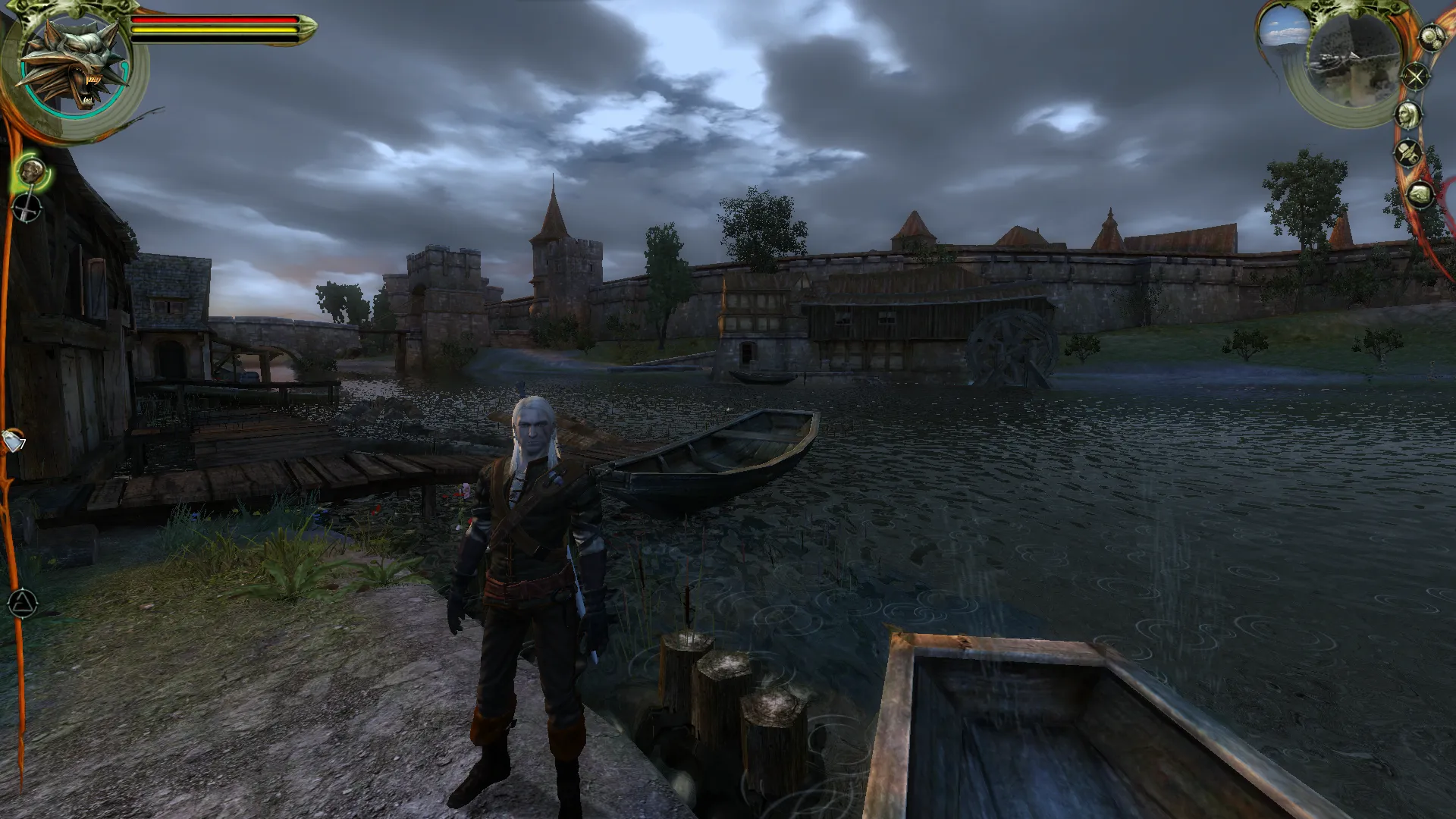Select the glowing head icon under the medallion
Image resolution: width=1456 pixels, height=819 pixels.
pos(32,172)
